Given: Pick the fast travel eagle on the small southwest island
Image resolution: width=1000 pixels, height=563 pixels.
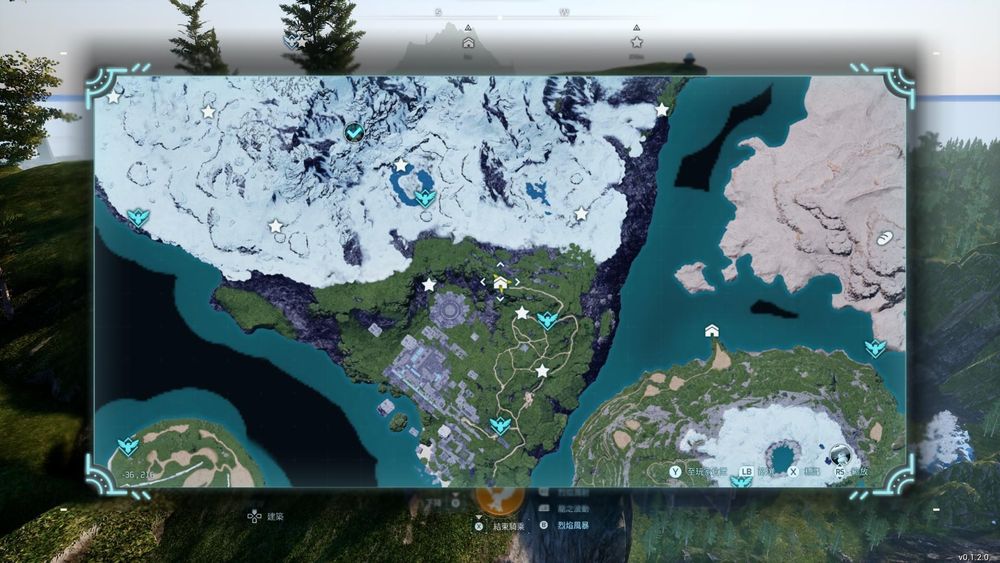Looking at the screenshot, I should pos(127,445).
